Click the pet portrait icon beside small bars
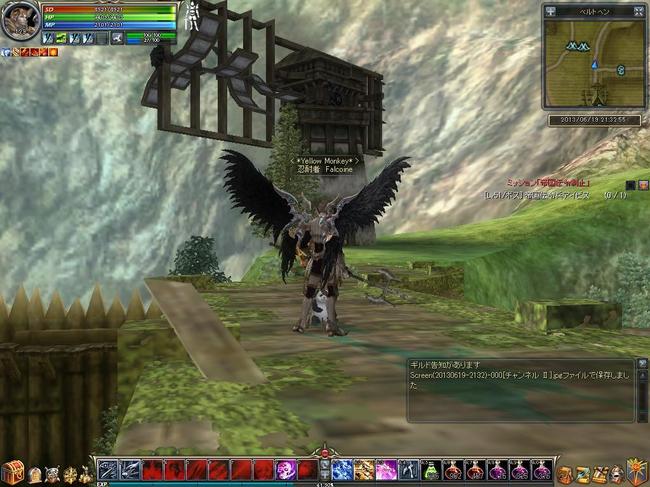The height and width of the screenshot is (487, 650). pos(118,38)
